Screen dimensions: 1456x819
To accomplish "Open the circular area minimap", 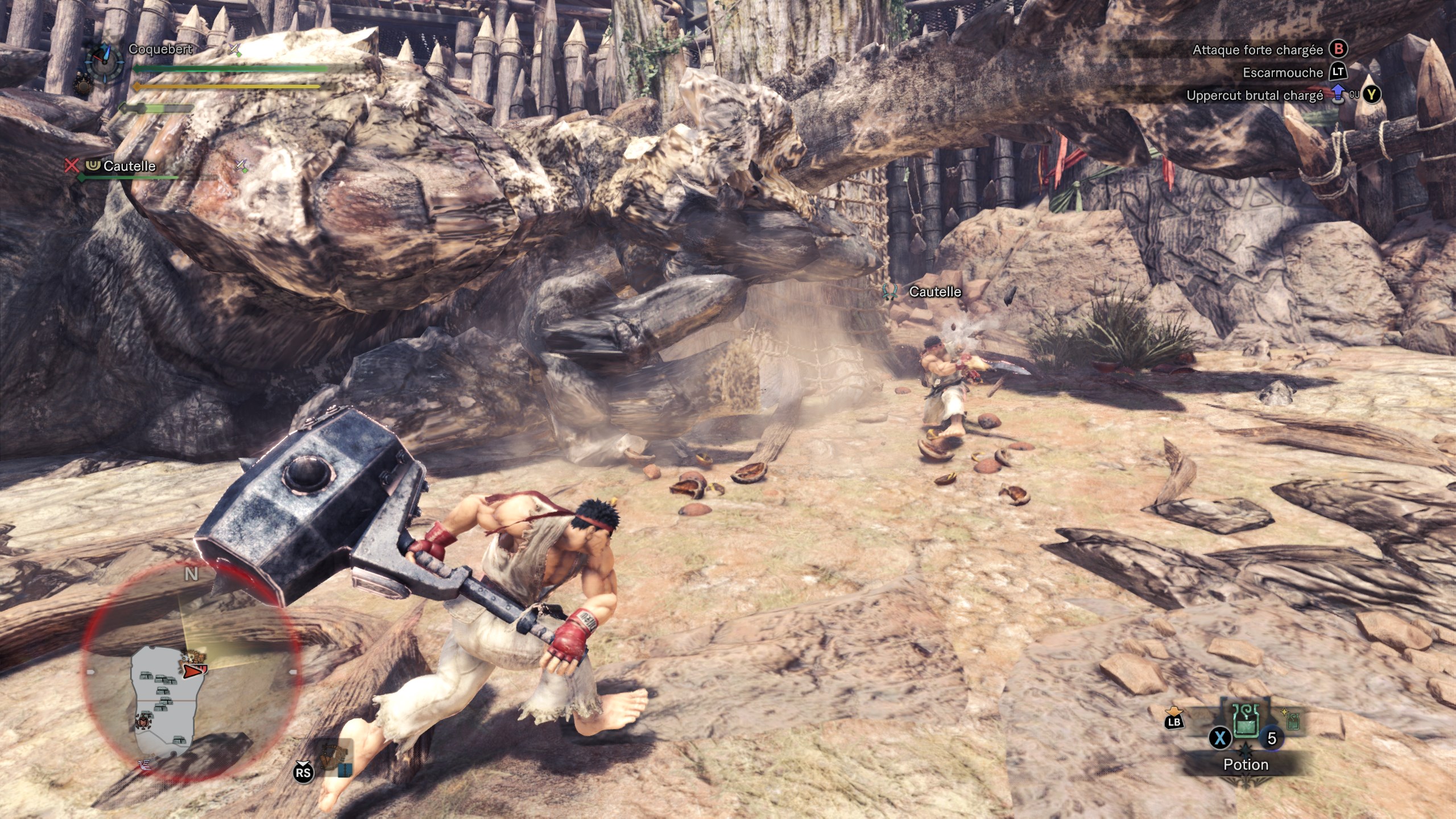I will (x=191, y=670).
